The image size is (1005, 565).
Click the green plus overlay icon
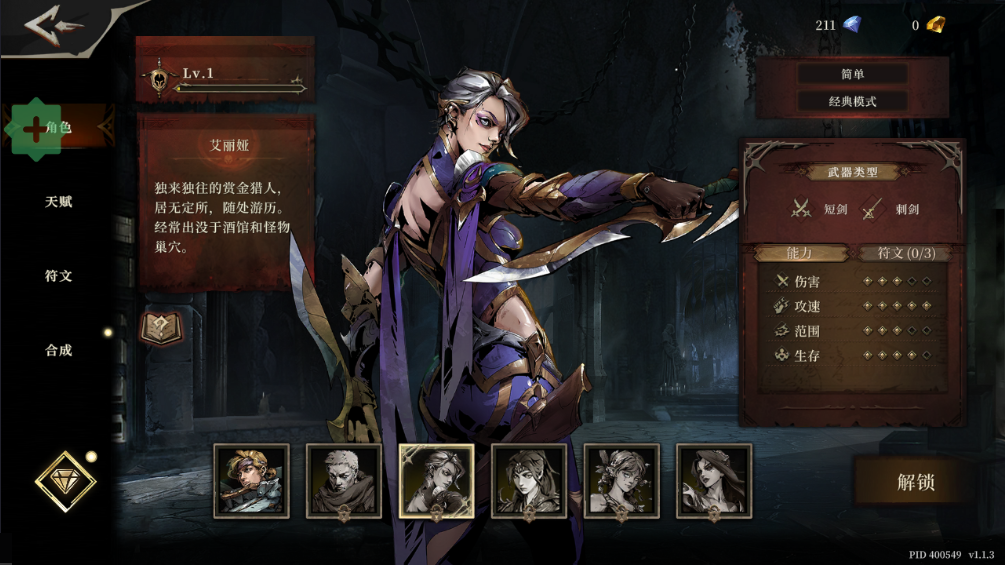coord(36,128)
